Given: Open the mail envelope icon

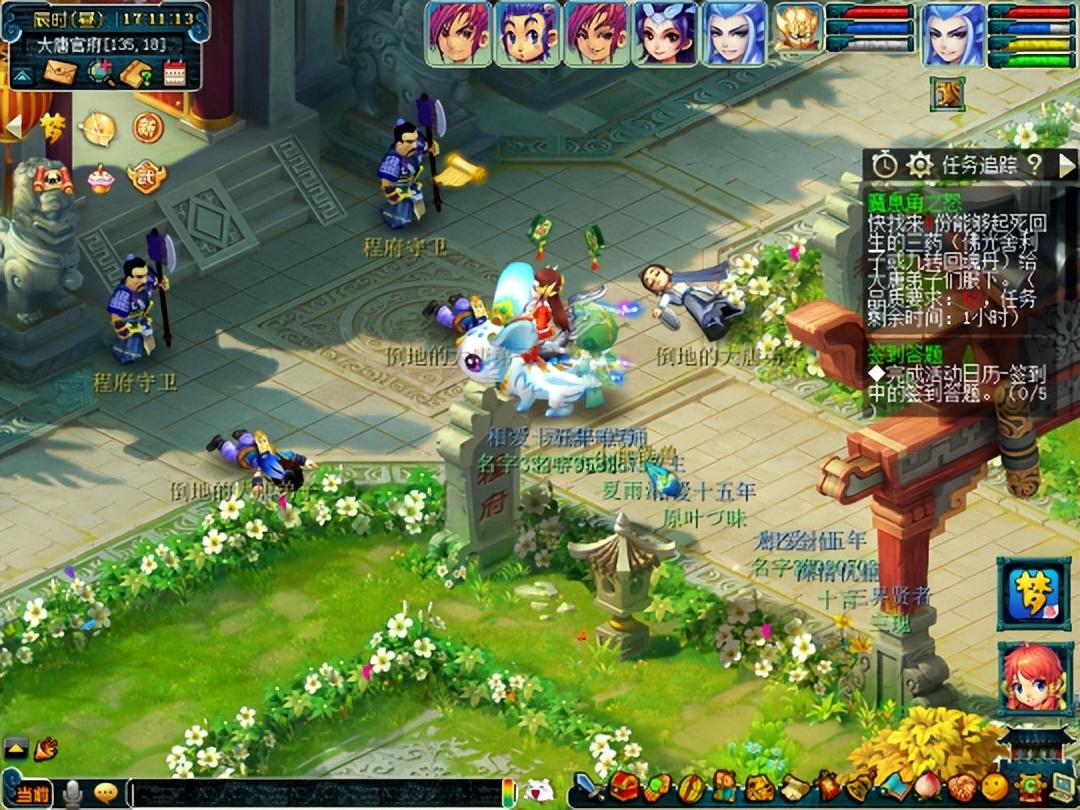Looking at the screenshot, I should tap(60, 72).
